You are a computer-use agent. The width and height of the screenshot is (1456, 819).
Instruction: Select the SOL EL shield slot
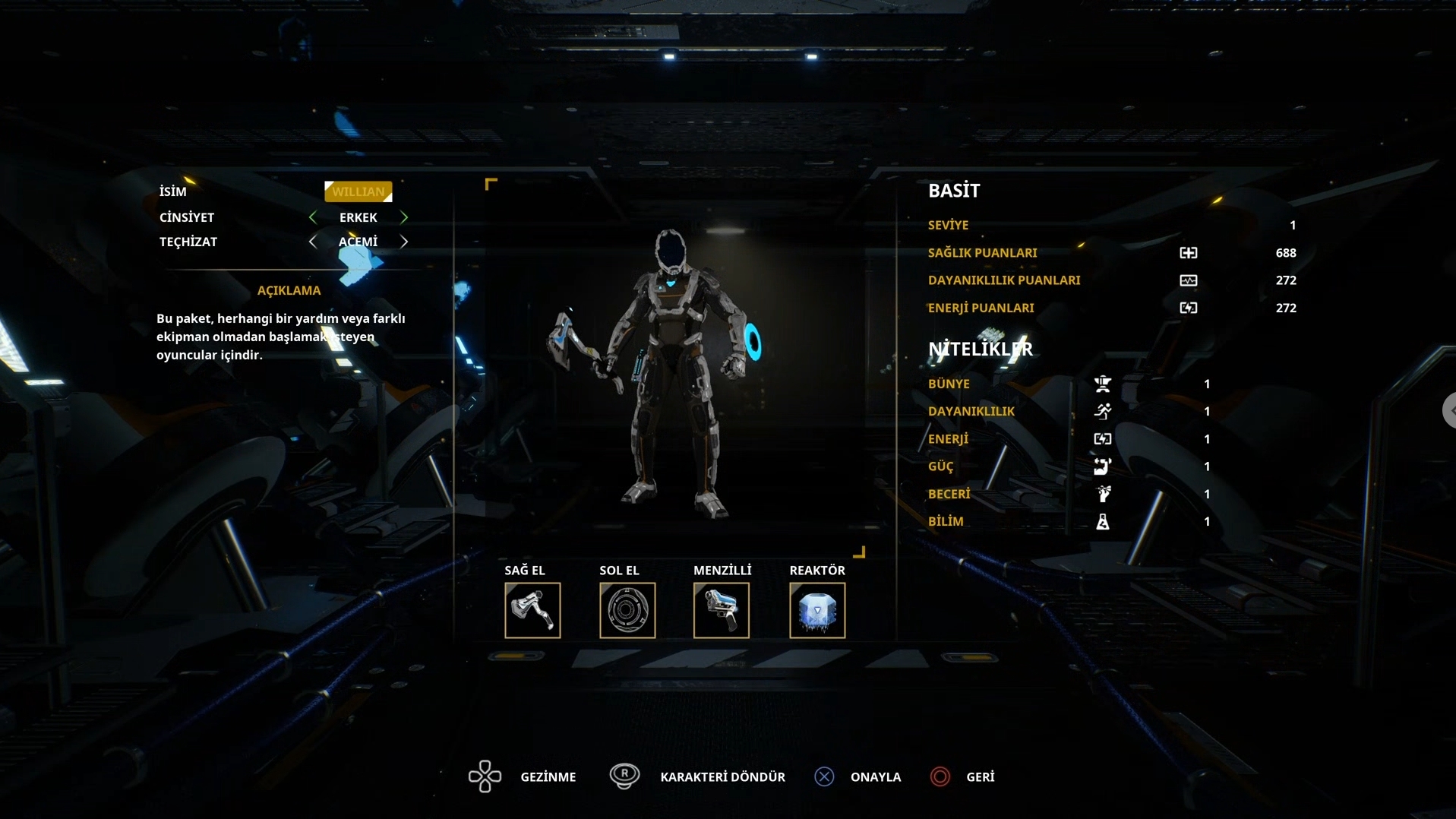(x=627, y=610)
